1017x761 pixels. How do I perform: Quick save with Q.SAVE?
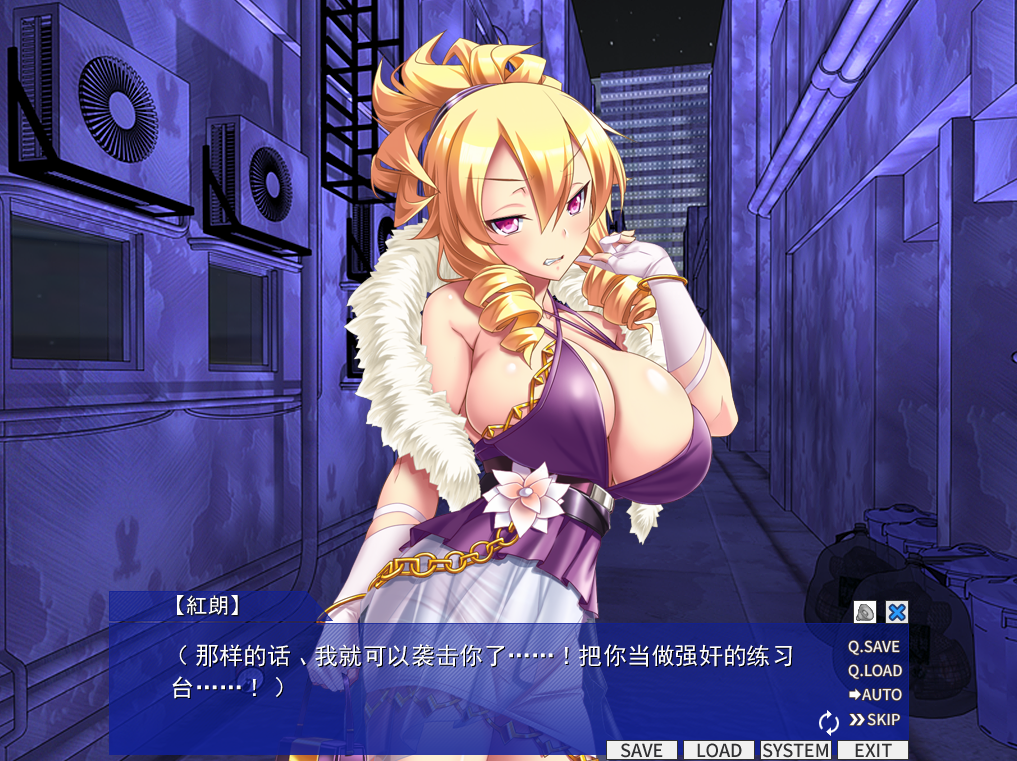tap(874, 647)
